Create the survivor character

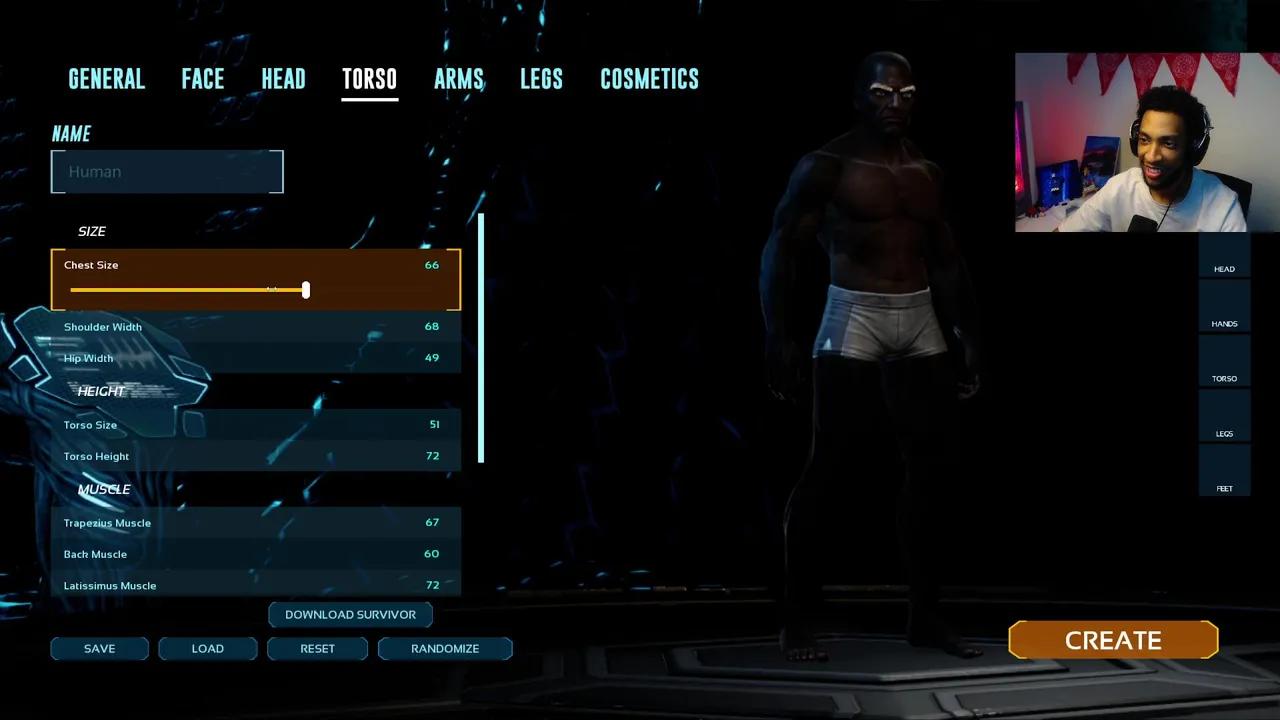click(x=1113, y=641)
